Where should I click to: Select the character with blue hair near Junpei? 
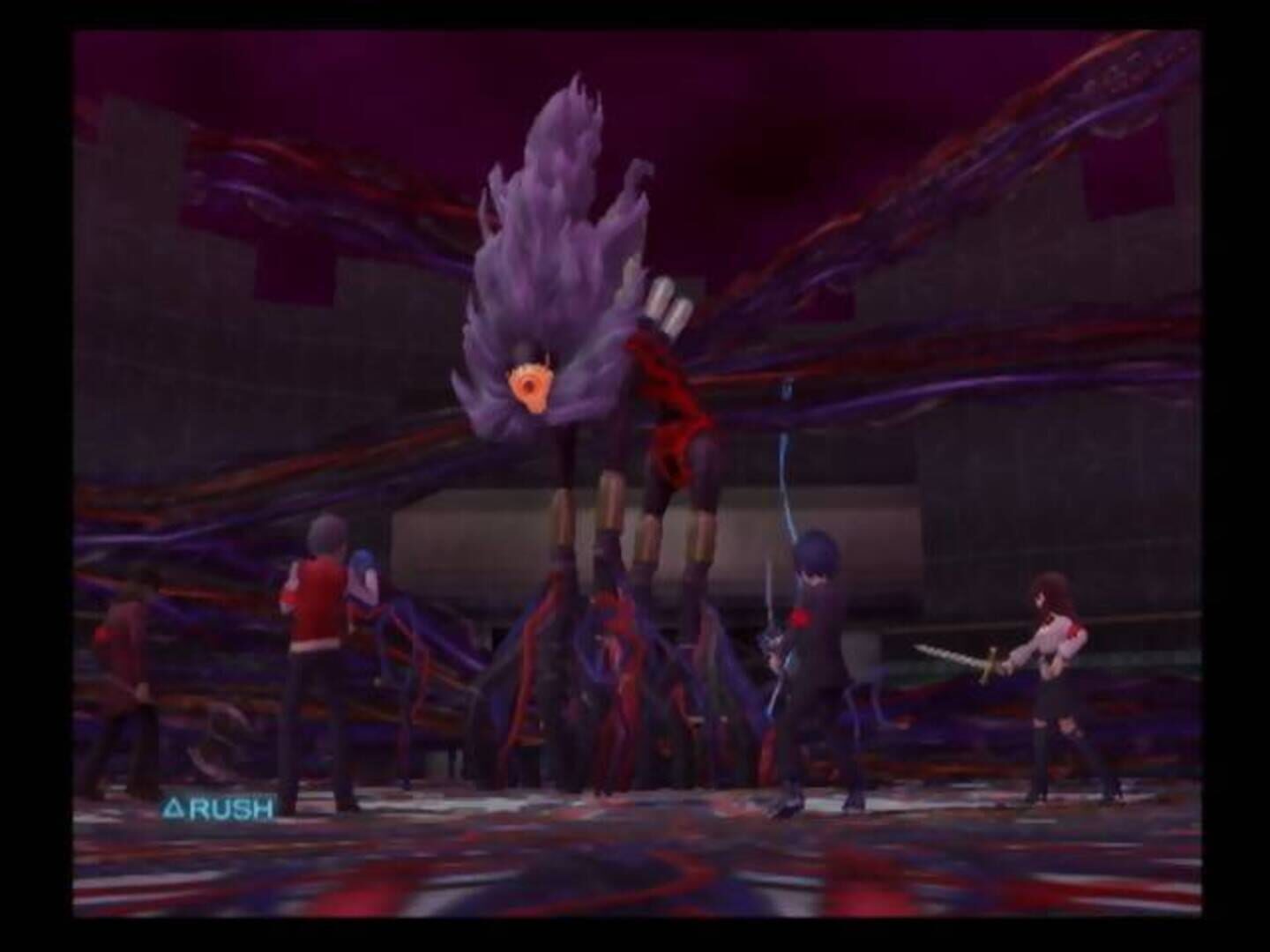point(364,577)
